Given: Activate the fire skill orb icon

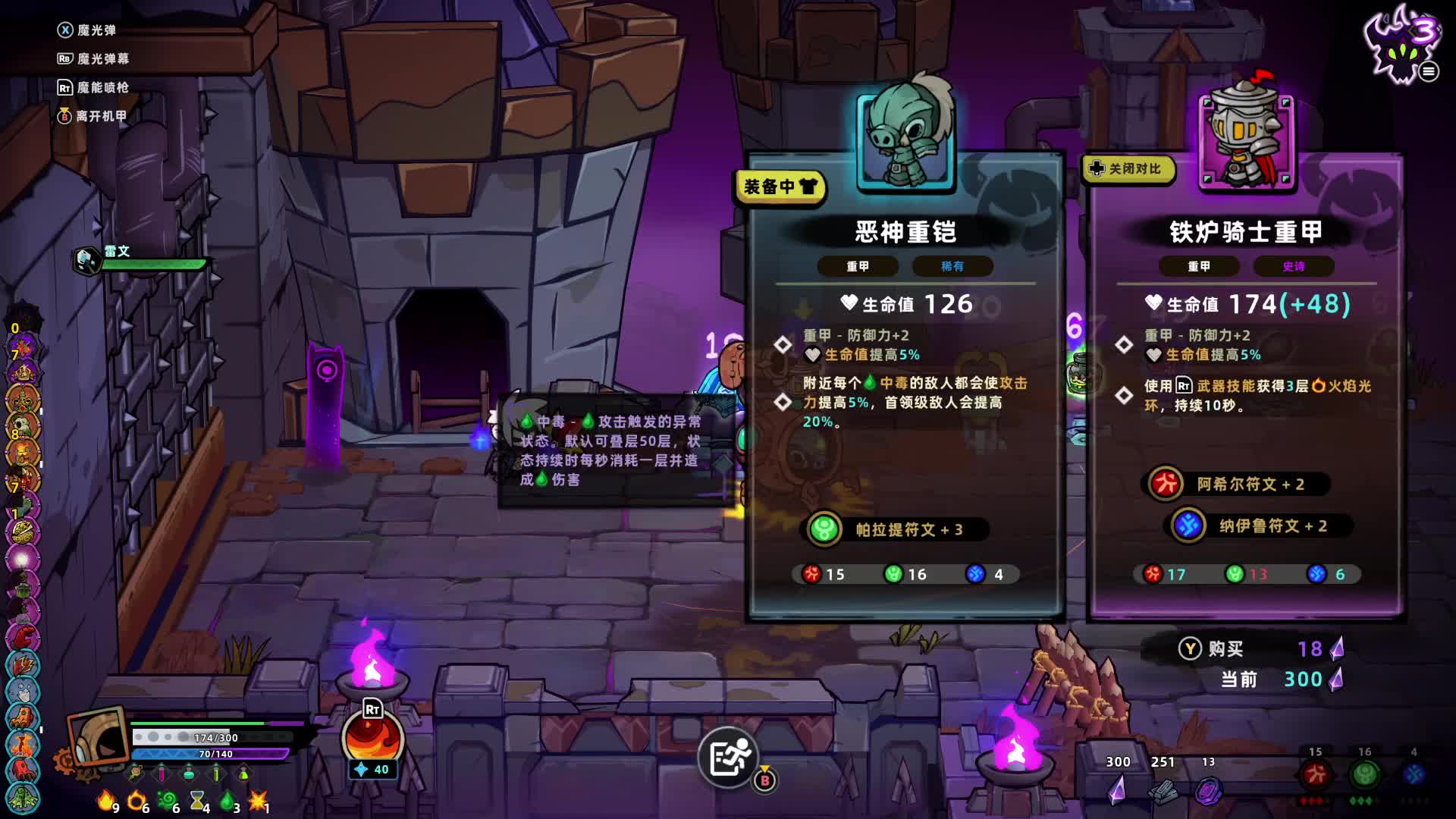Looking at the screenshot, I should pos(372,738).
